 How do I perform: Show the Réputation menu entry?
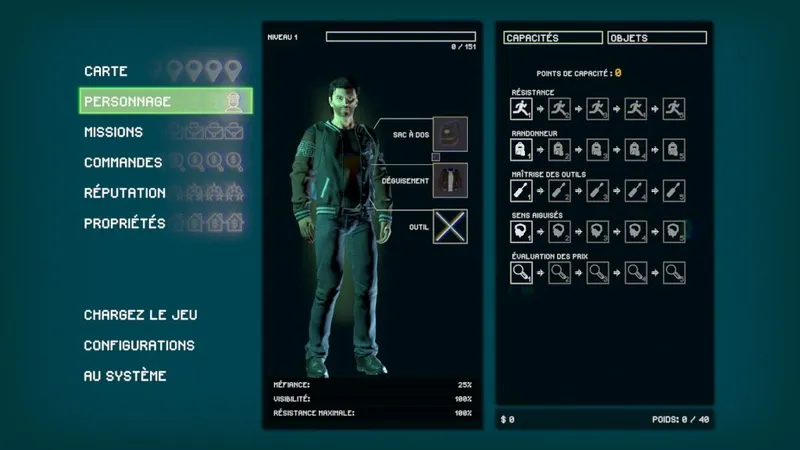click(125, 193)
